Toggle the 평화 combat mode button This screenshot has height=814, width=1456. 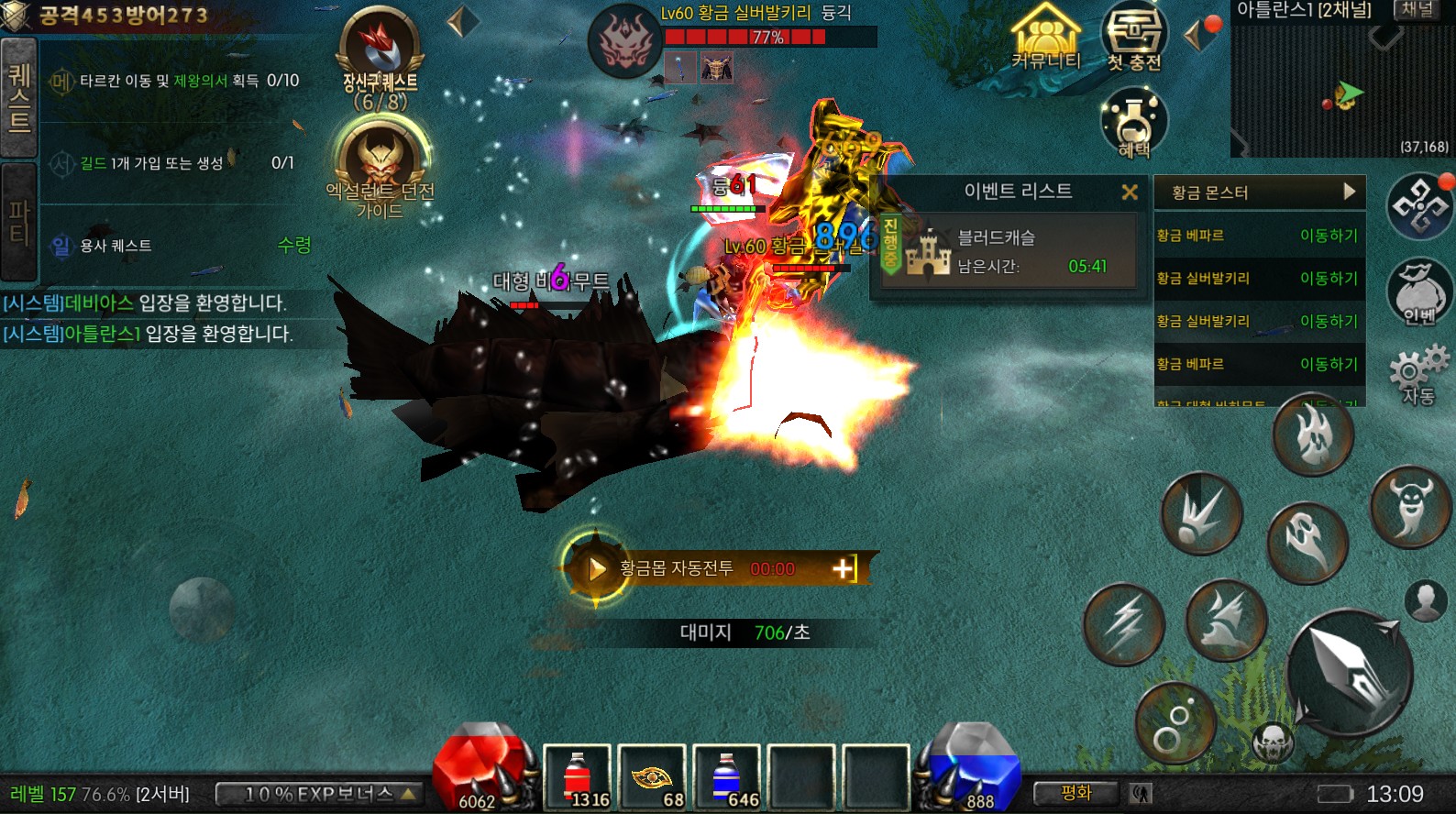(1075, 793)
